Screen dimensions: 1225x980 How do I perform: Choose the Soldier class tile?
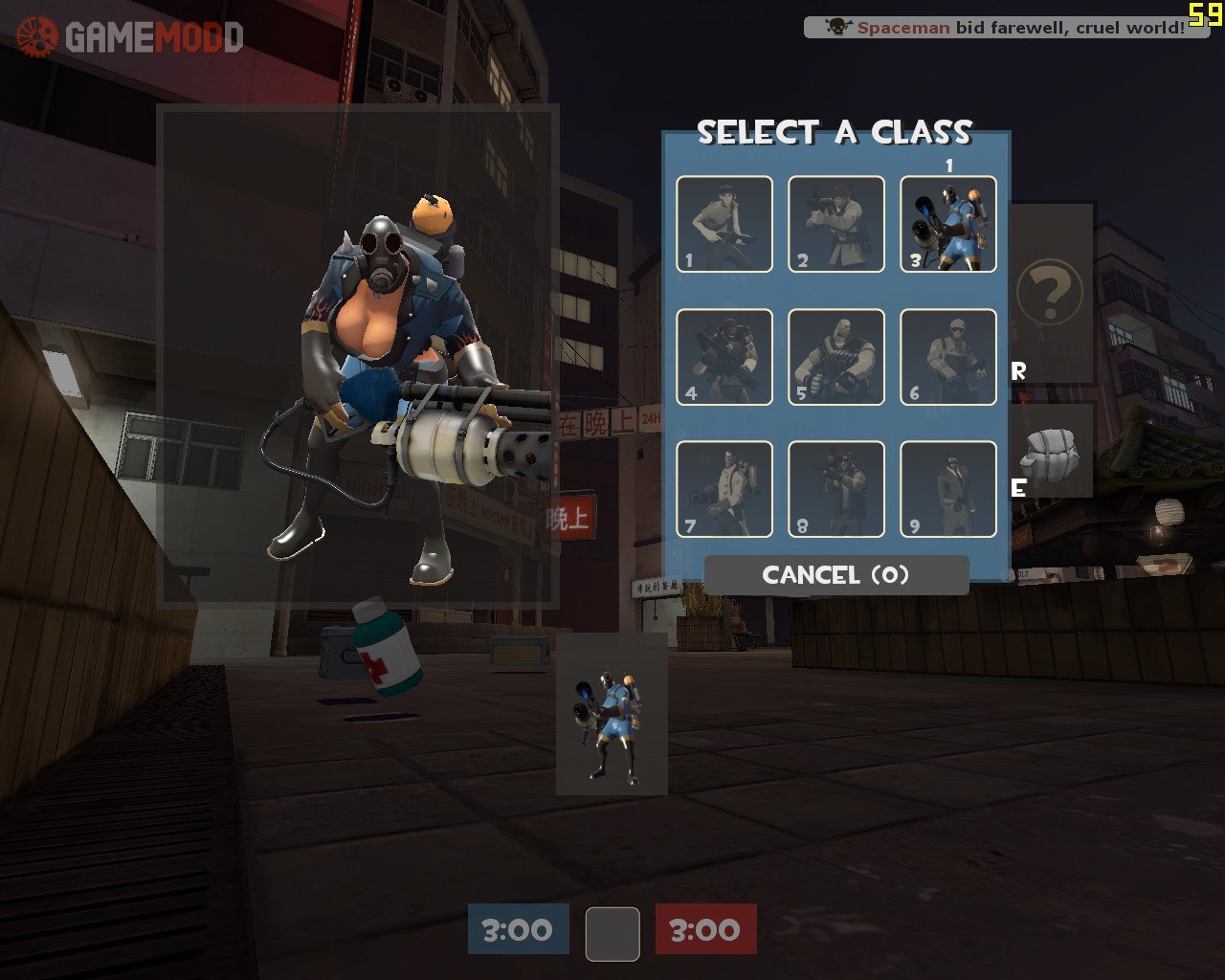pyautogui.click(x=836, y=224)
